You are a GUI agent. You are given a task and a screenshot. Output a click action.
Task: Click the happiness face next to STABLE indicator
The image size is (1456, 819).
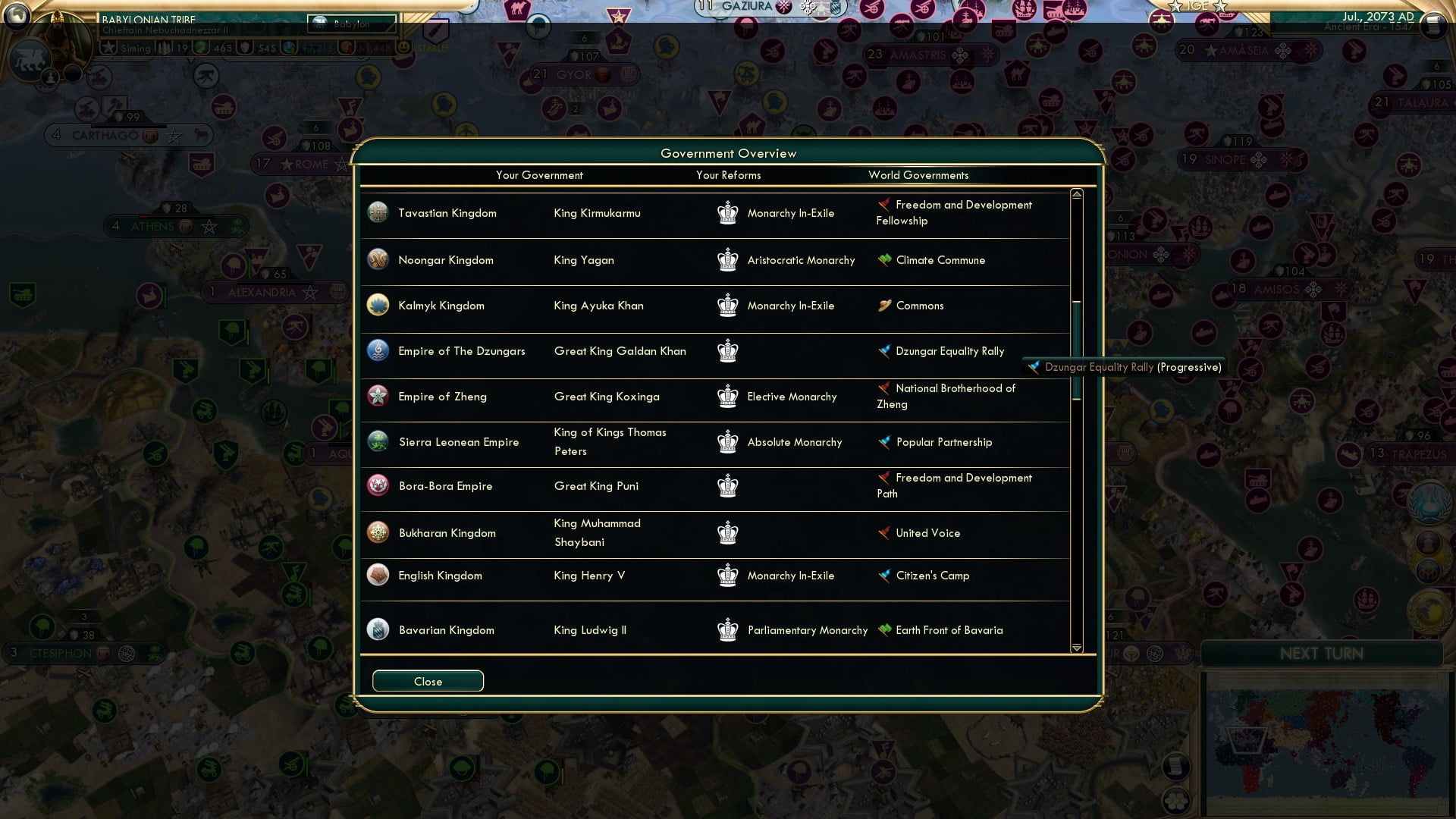pos(402,47)
